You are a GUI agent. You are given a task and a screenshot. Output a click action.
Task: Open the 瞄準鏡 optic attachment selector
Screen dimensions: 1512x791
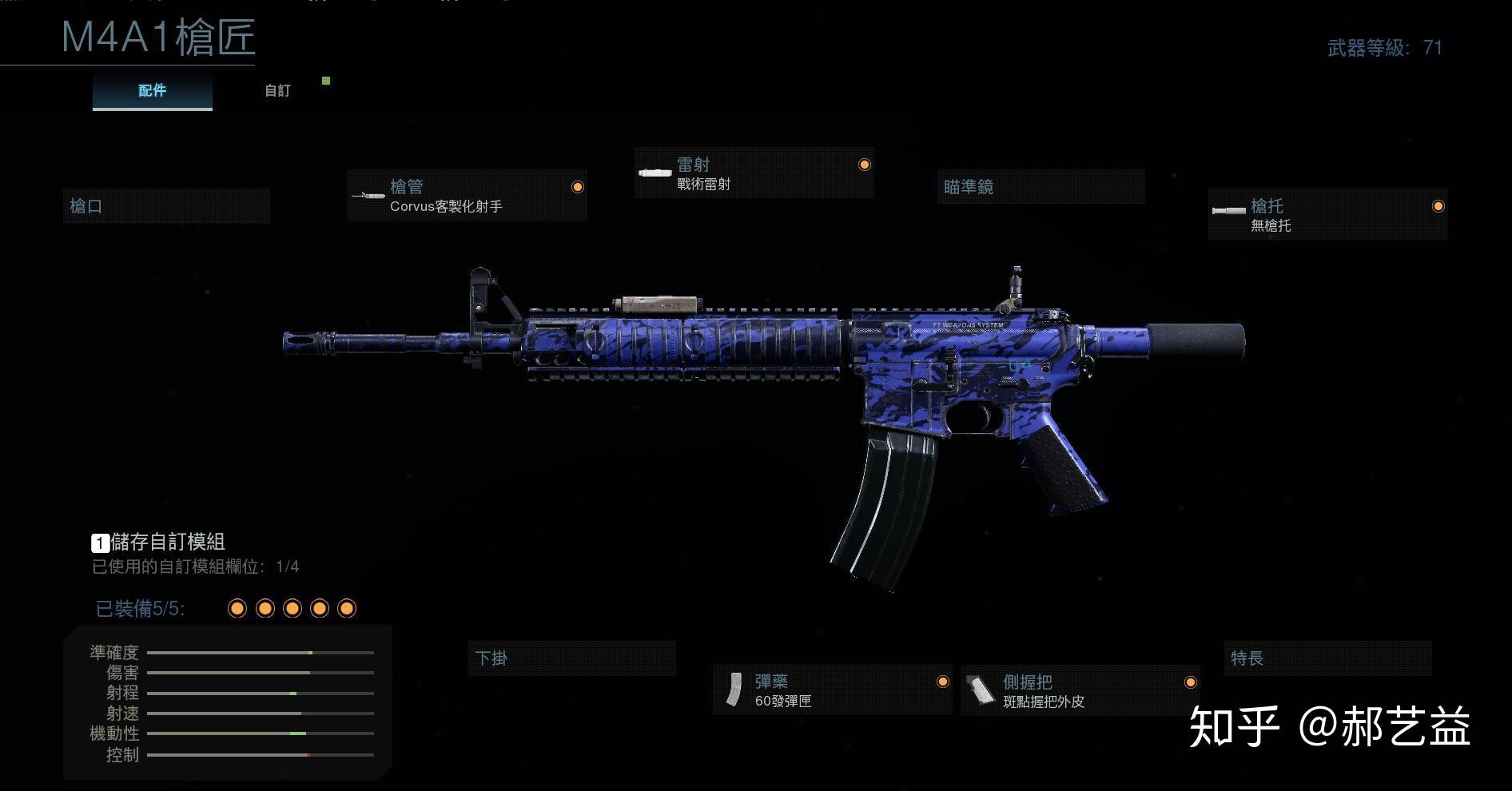tap(1040, 187)
